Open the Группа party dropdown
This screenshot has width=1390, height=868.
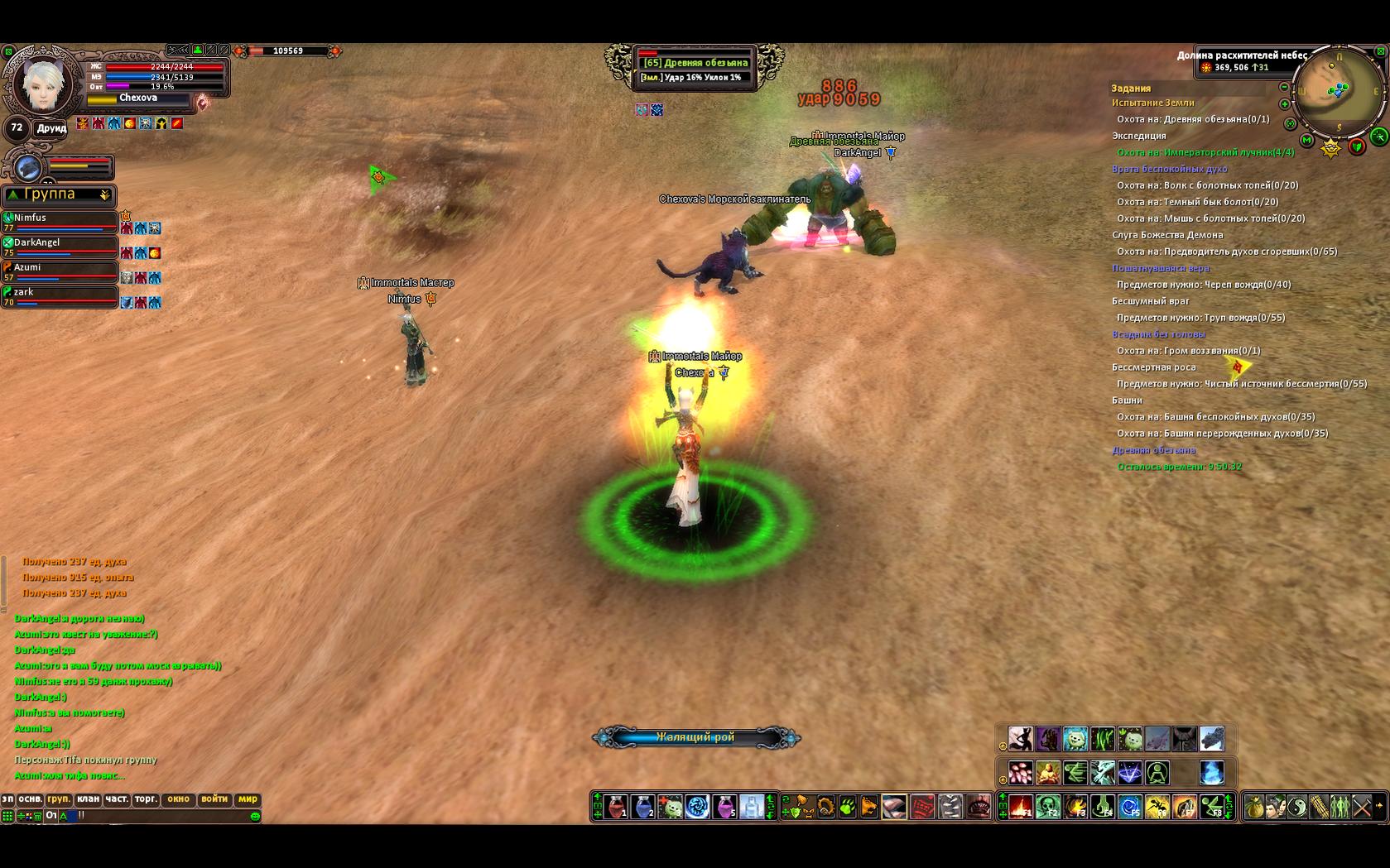104,195
